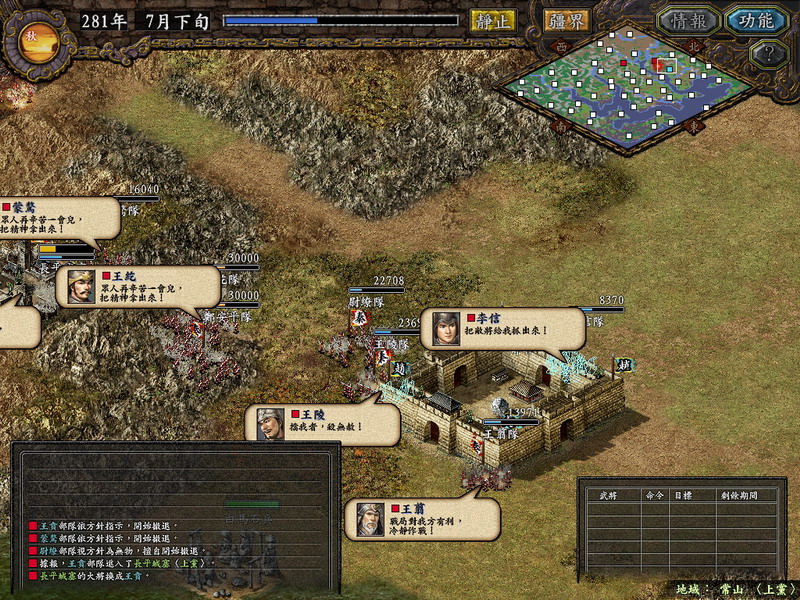Select the 北 north compass marker
This screenshot has height=600, width=800.
[696, 45]
